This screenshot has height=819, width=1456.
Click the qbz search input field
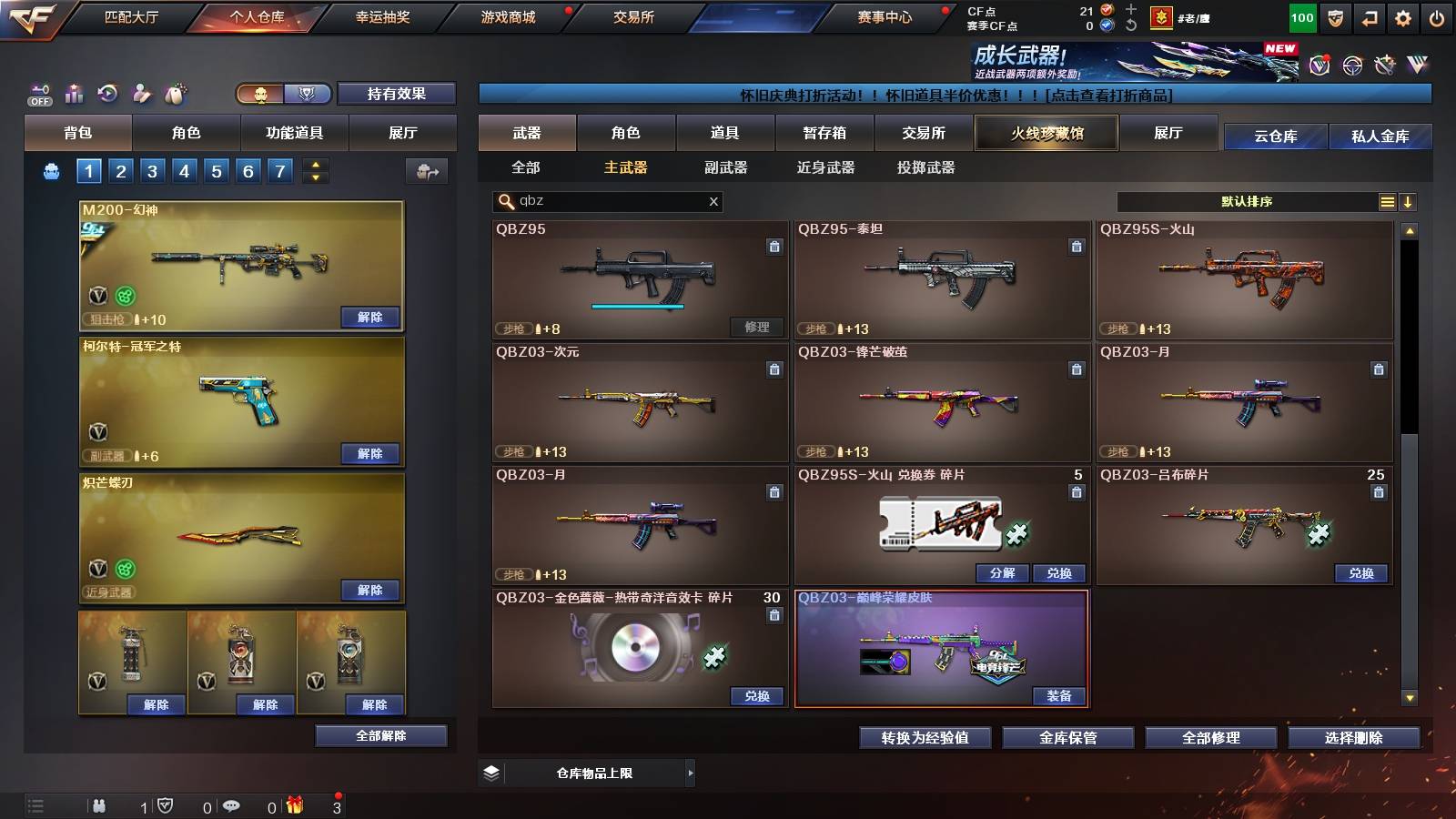[x=605, y=201]
